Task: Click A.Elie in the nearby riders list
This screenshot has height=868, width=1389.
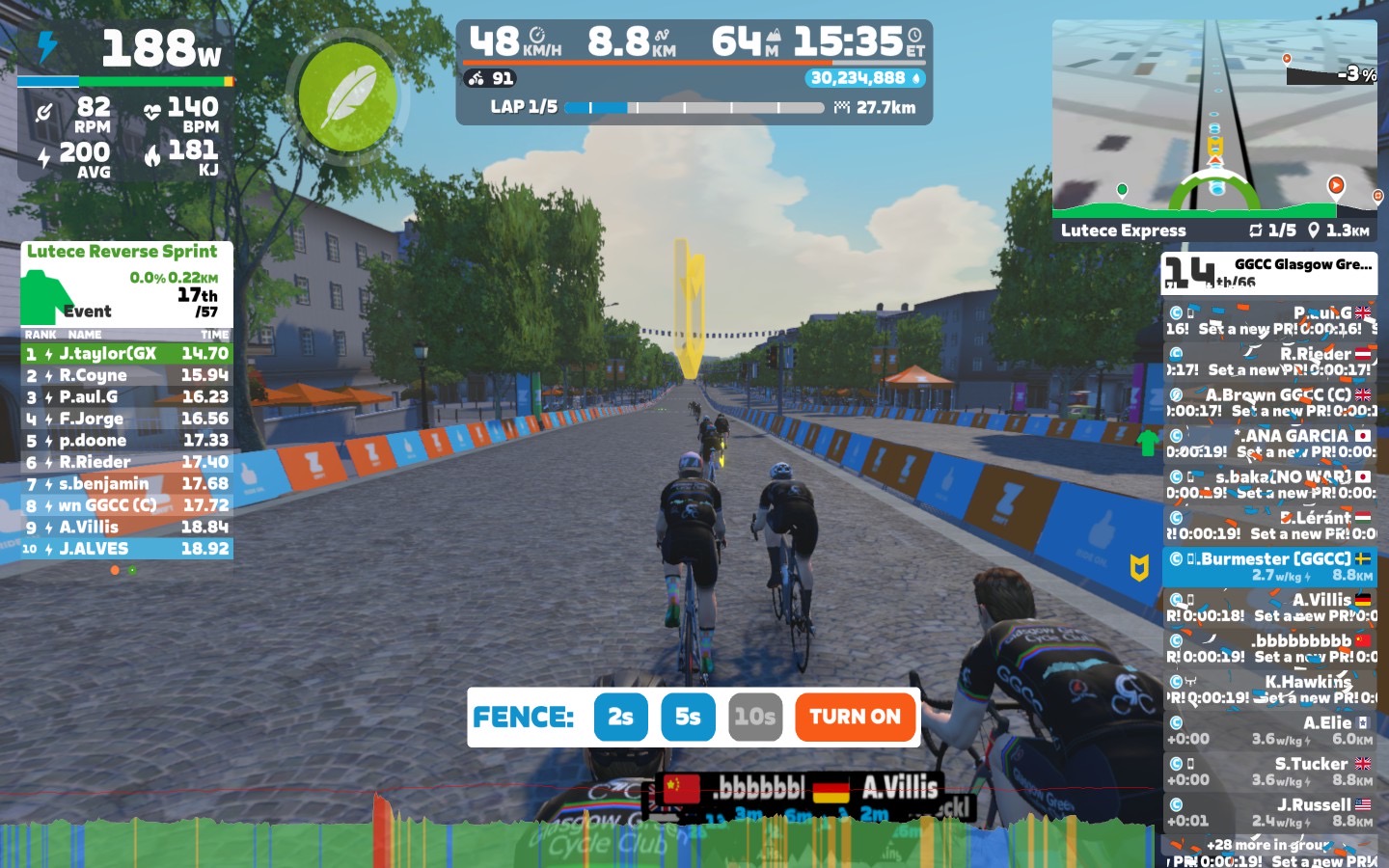Action: [1269, 730]
